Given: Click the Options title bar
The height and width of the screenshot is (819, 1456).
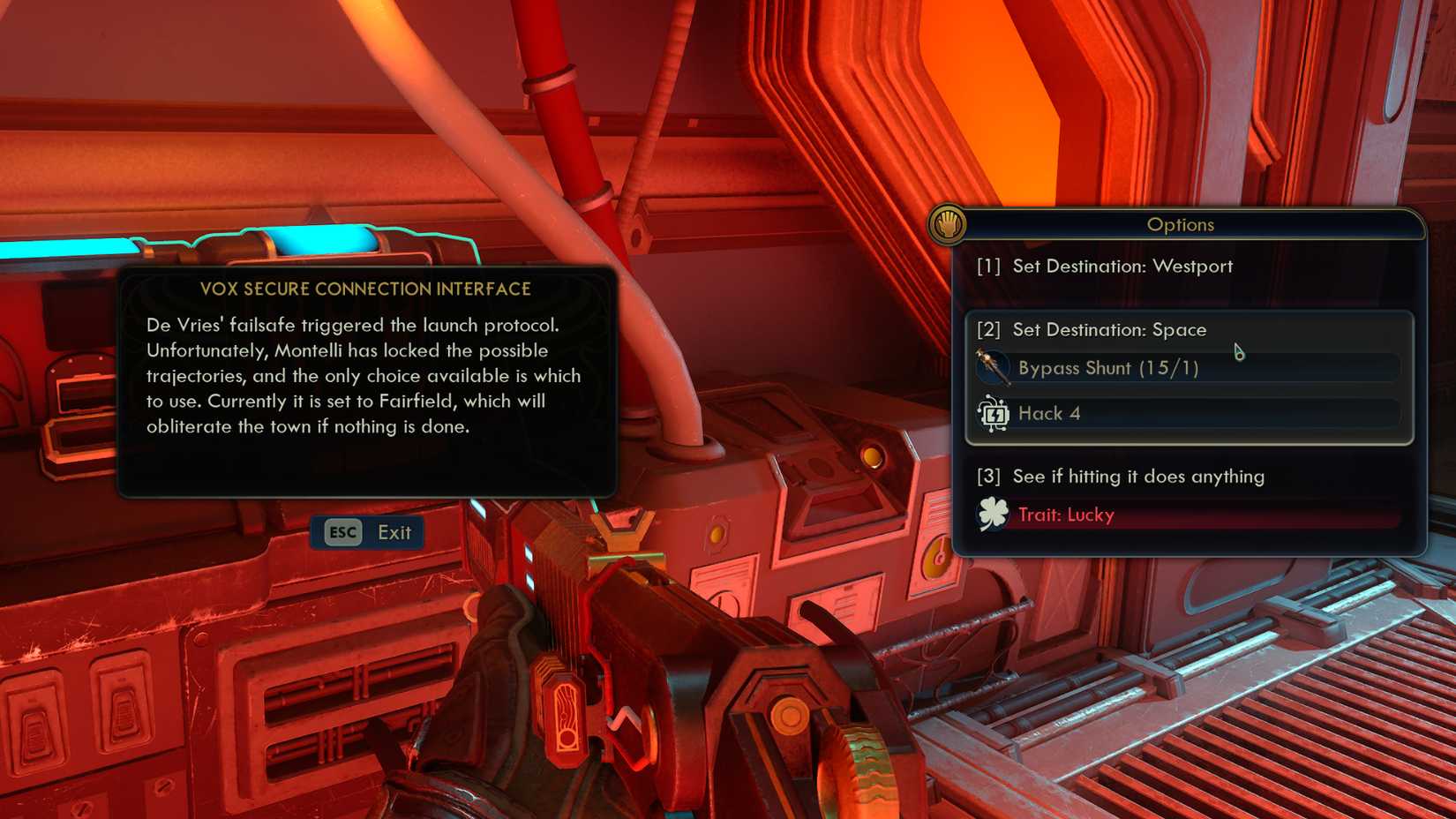Looking at the screenshot, I should click(x=1181, y=225).
